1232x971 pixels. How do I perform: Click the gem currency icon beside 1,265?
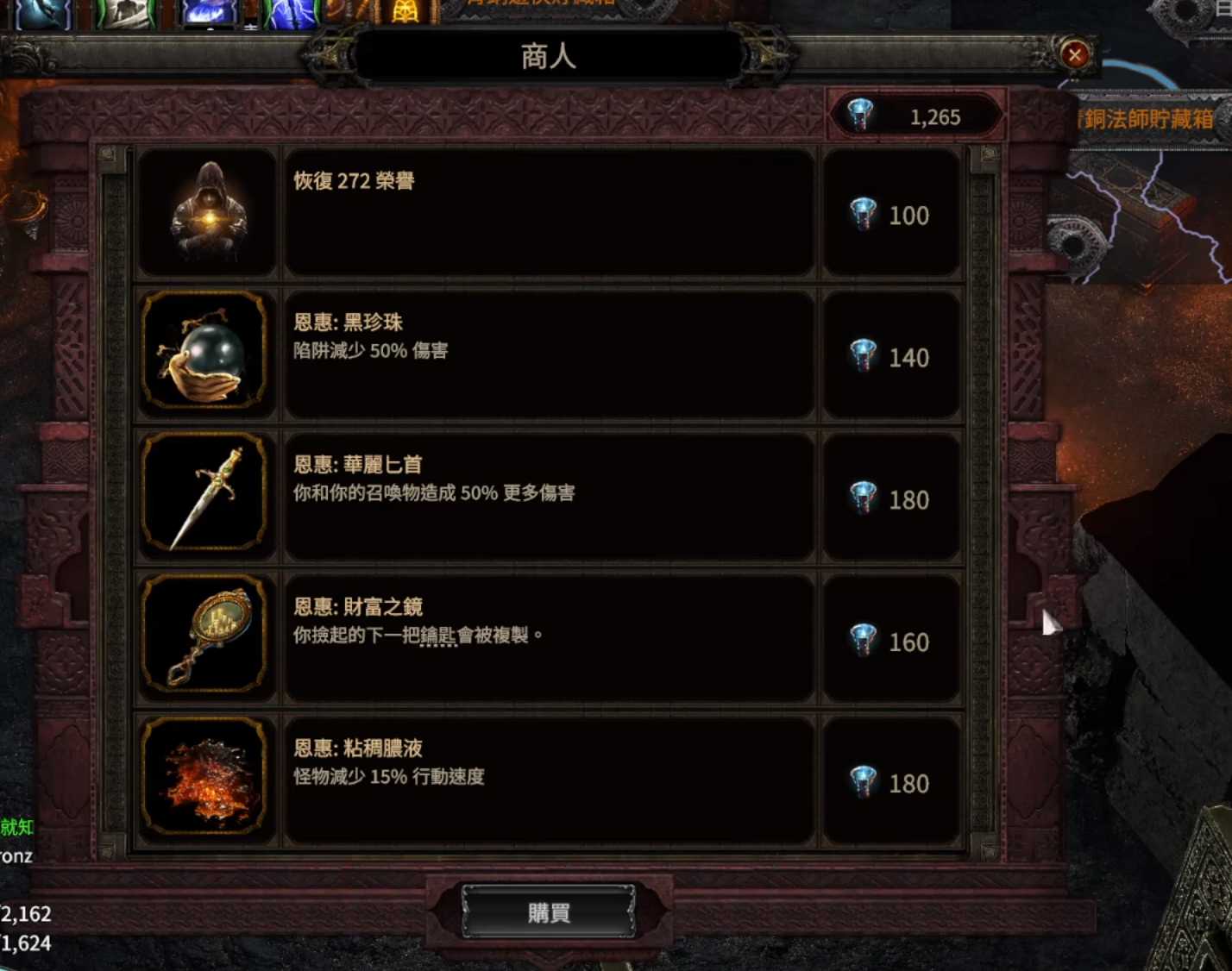point(860,113)
